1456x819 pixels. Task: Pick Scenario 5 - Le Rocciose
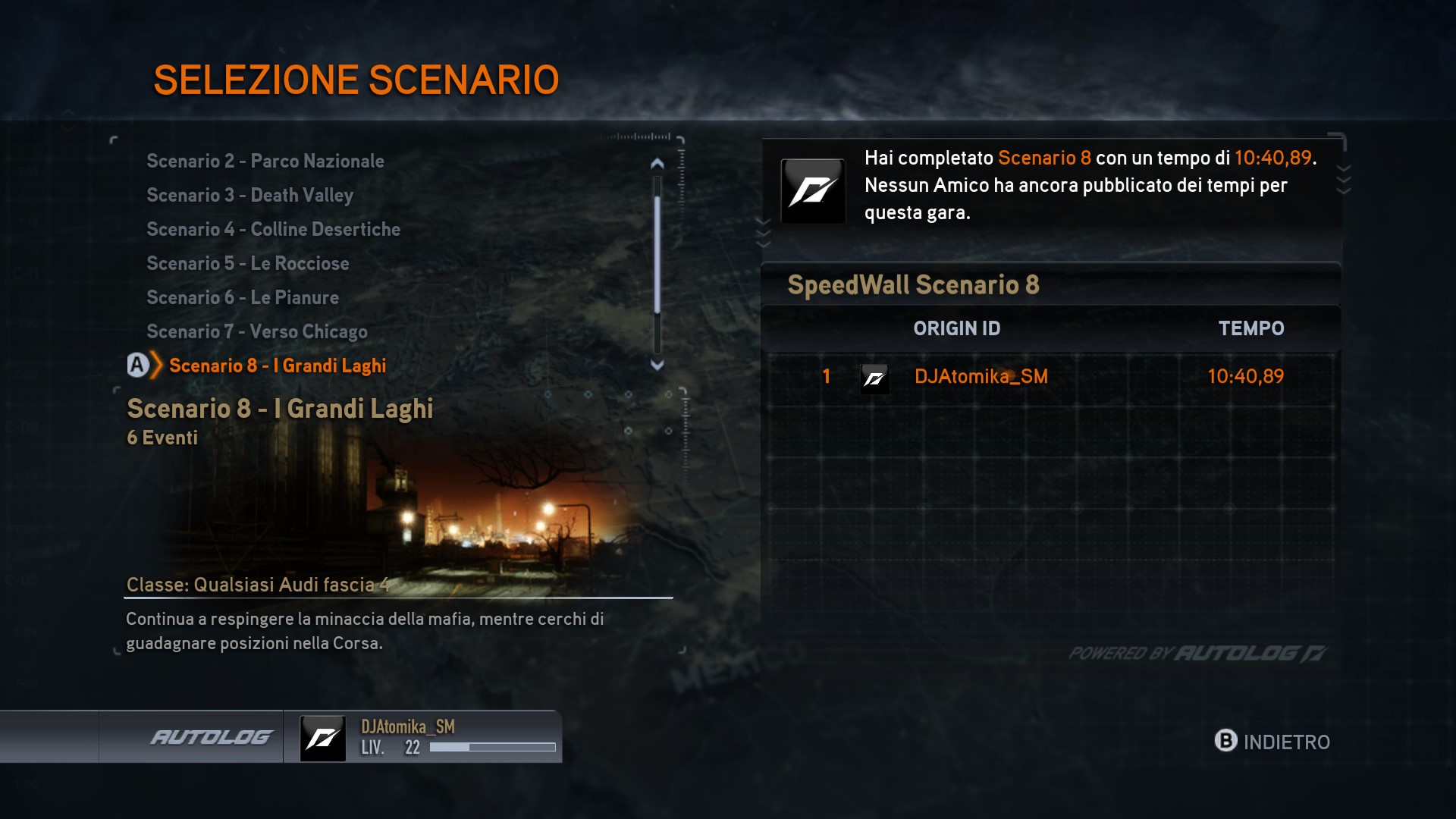pyautogui.click(x=247, y=263)
